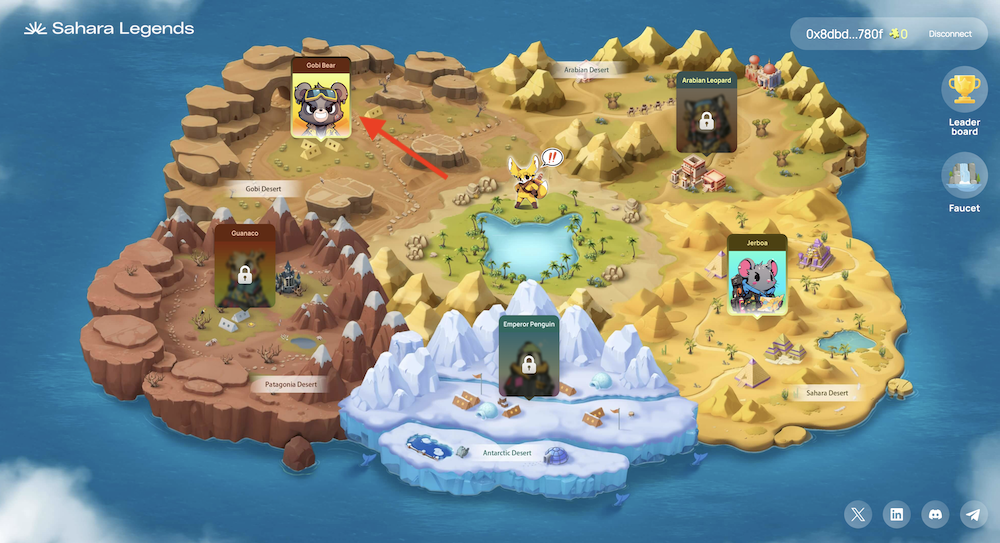Open the X social link
Viewport: 1000px width, 543px height.
[x=858, y=515]
